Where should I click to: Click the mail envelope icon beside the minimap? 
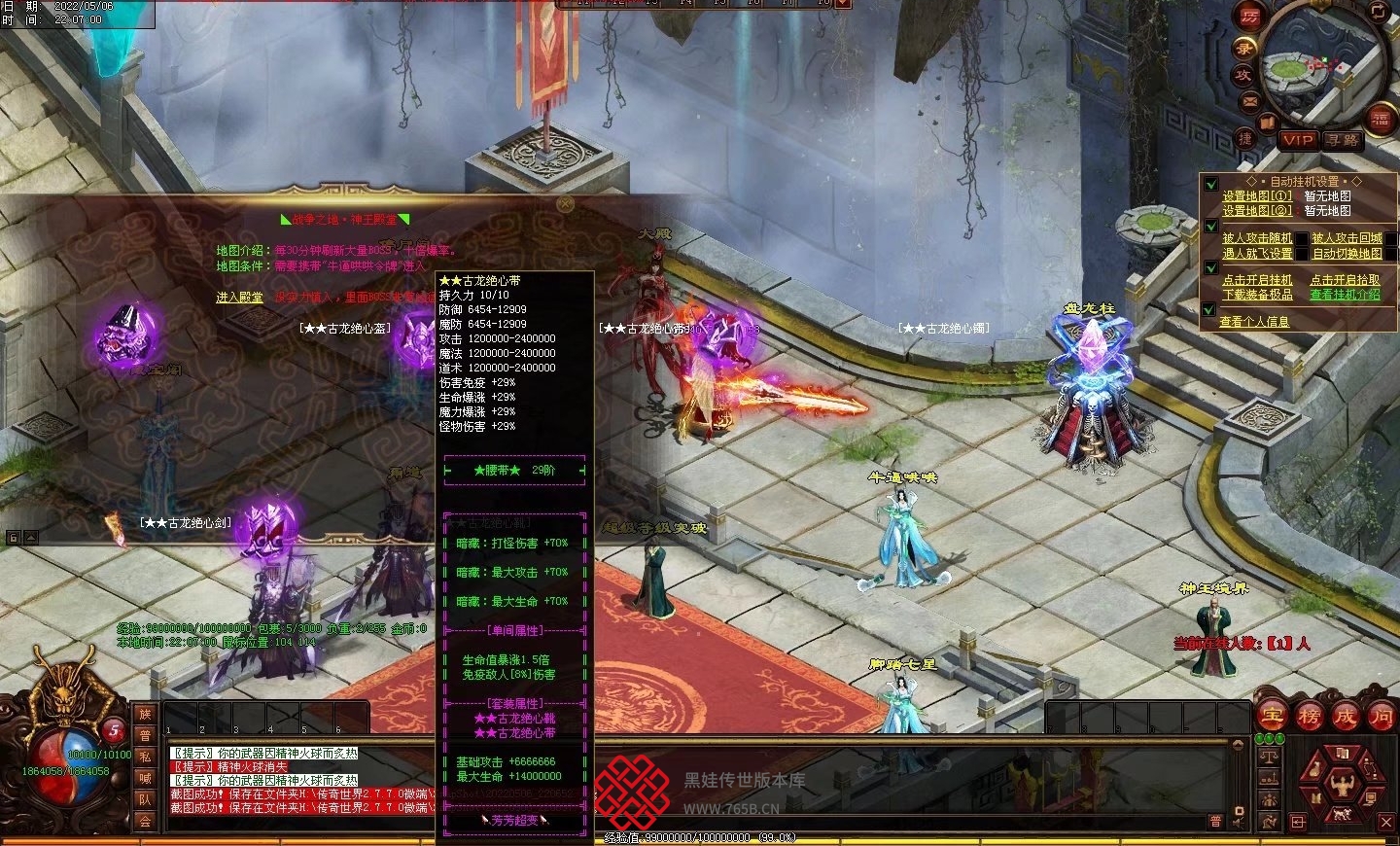[x=1250, y=101]
